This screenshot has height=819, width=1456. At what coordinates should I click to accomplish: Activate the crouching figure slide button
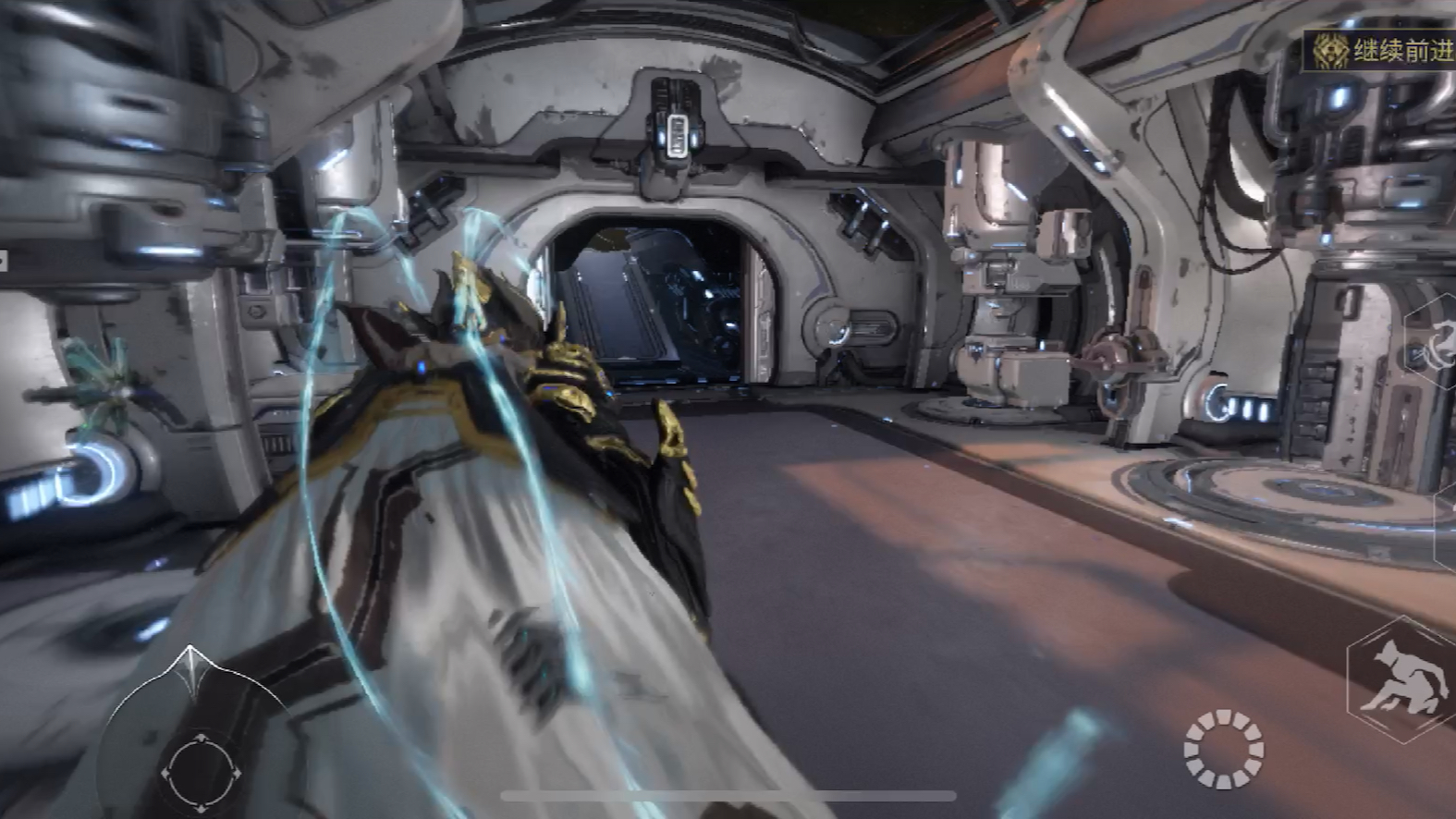click(x=1402, y=681)
